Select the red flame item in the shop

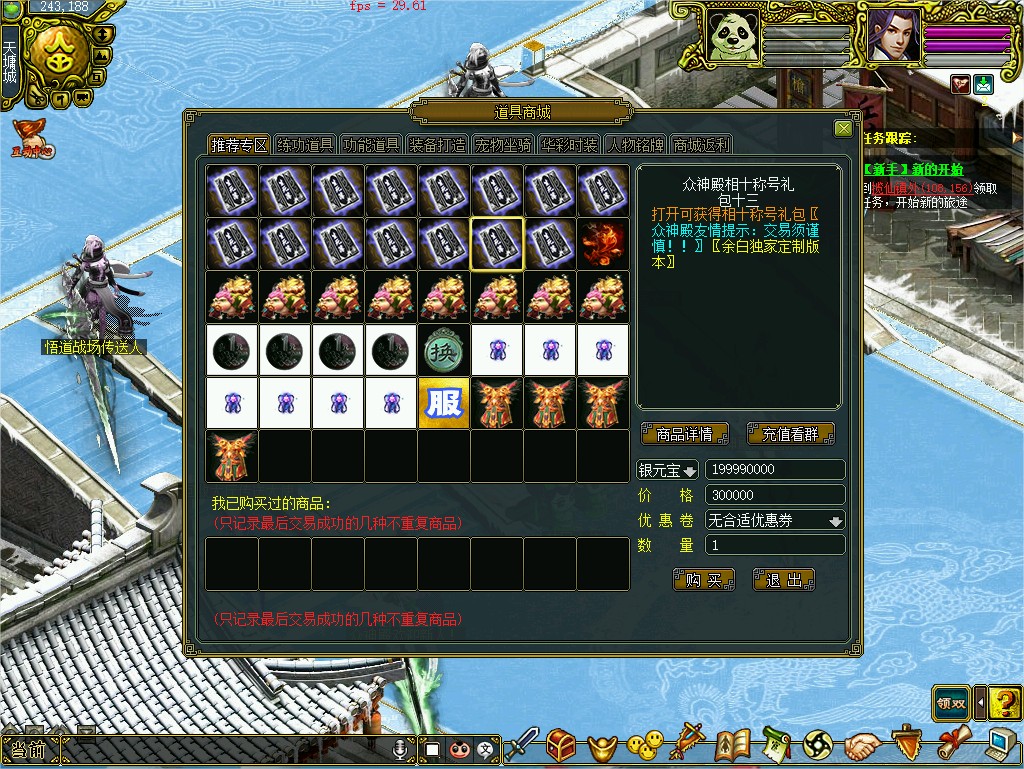point(603,245)
